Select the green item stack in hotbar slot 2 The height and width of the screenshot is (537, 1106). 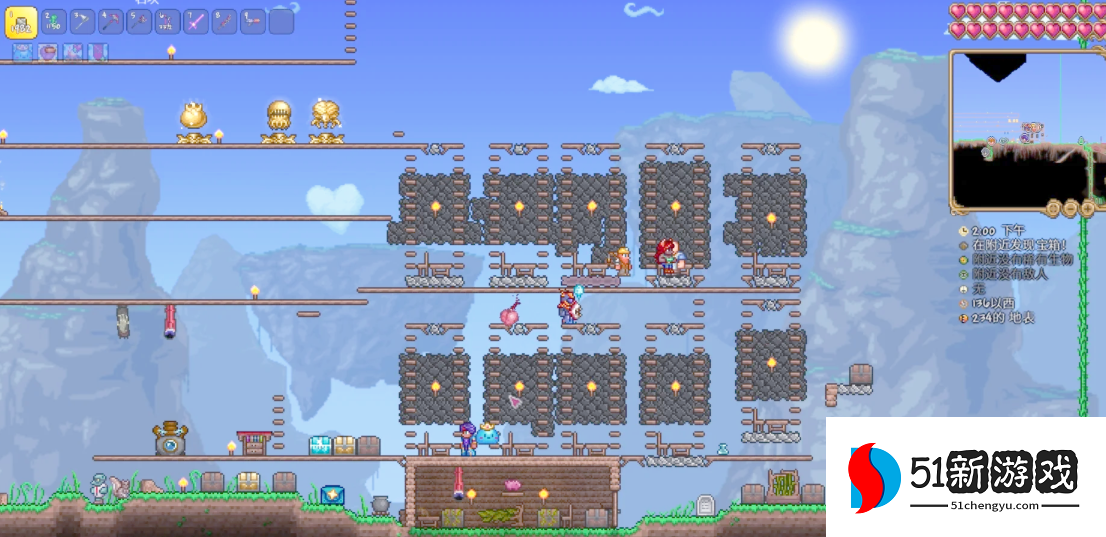[54, 22]
